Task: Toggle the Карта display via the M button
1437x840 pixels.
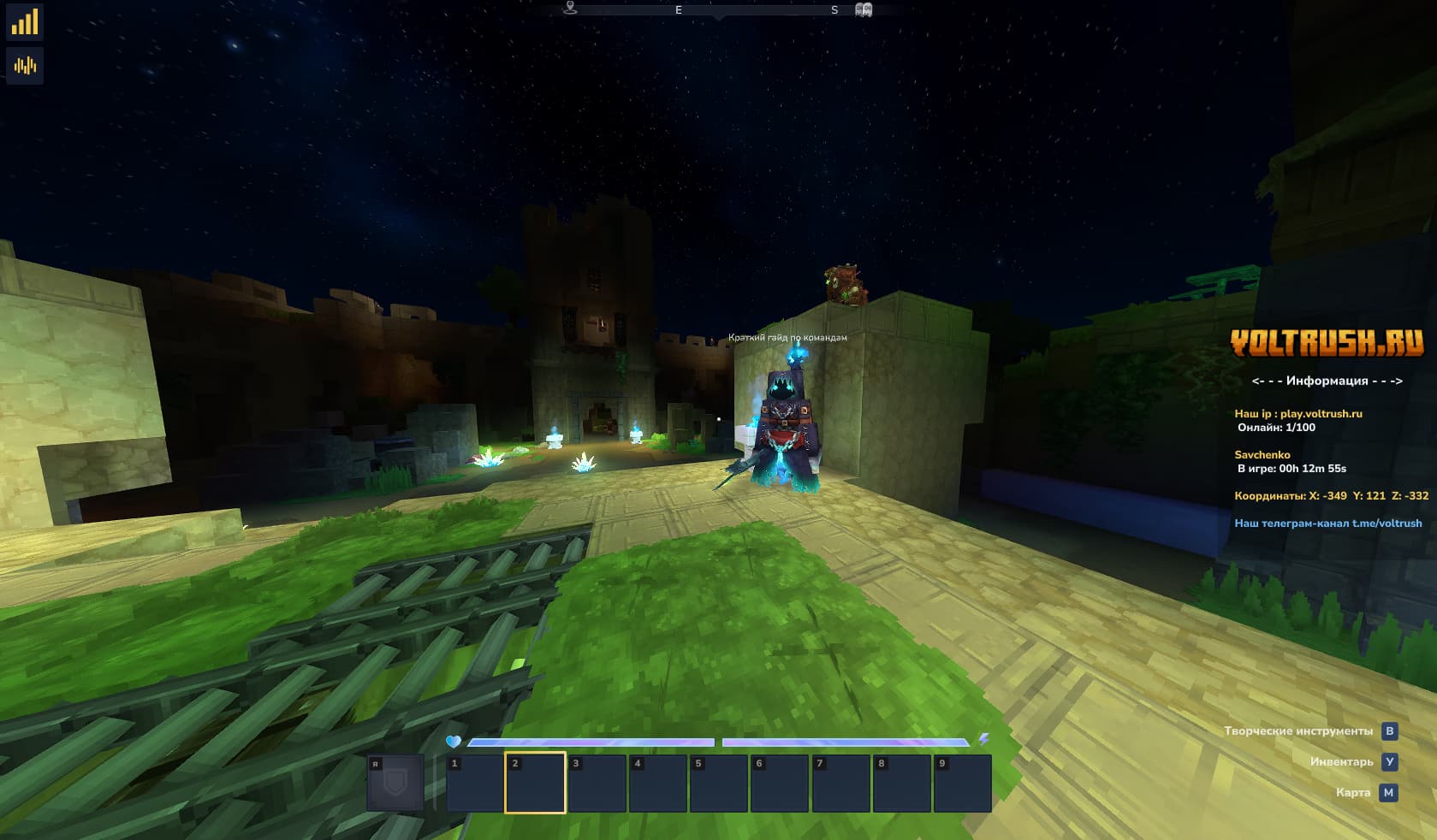Action: click(x=1390, y=792)
